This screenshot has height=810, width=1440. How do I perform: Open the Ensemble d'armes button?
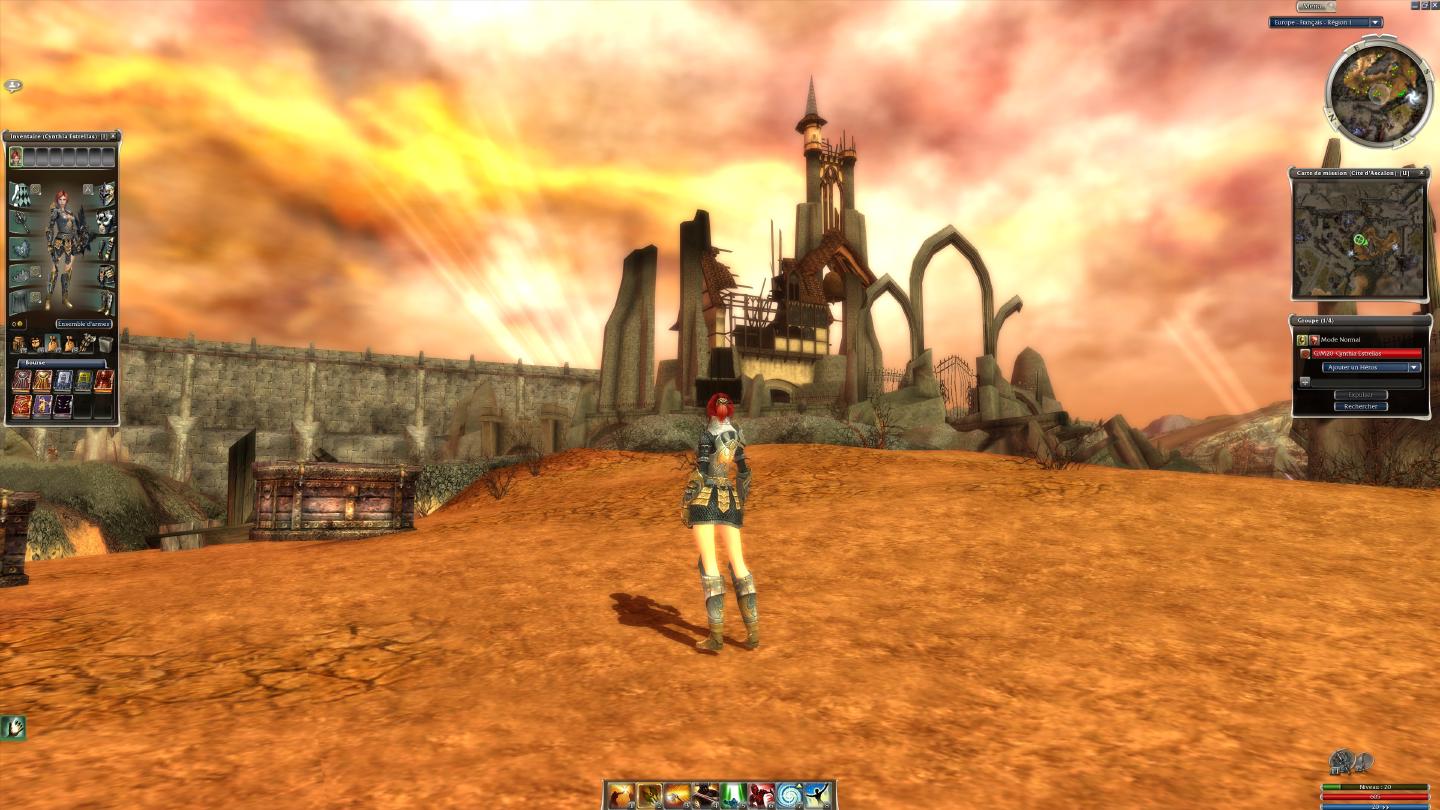[x=84, y=324]
